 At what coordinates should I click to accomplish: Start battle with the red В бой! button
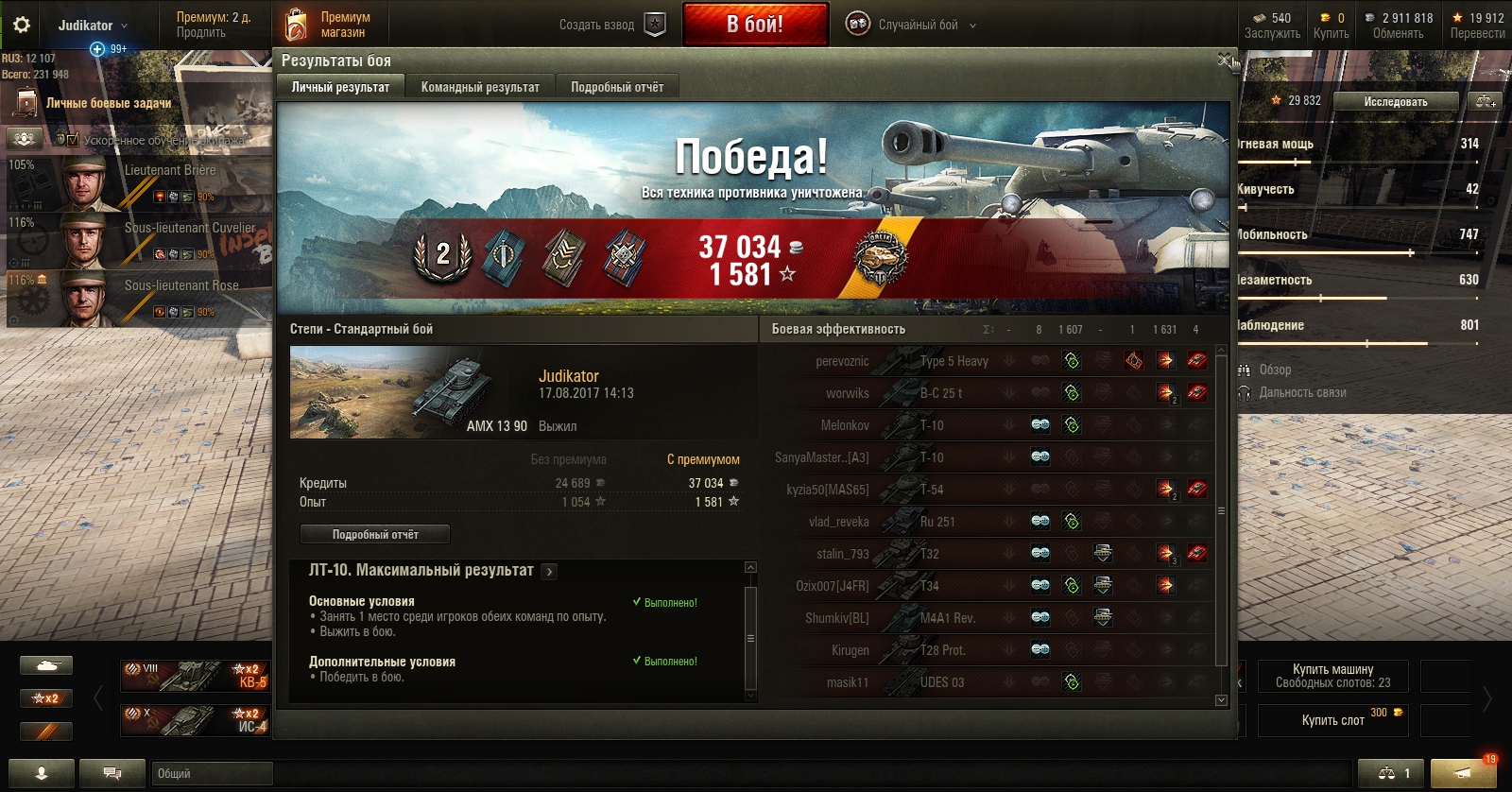tap(754, 25)
